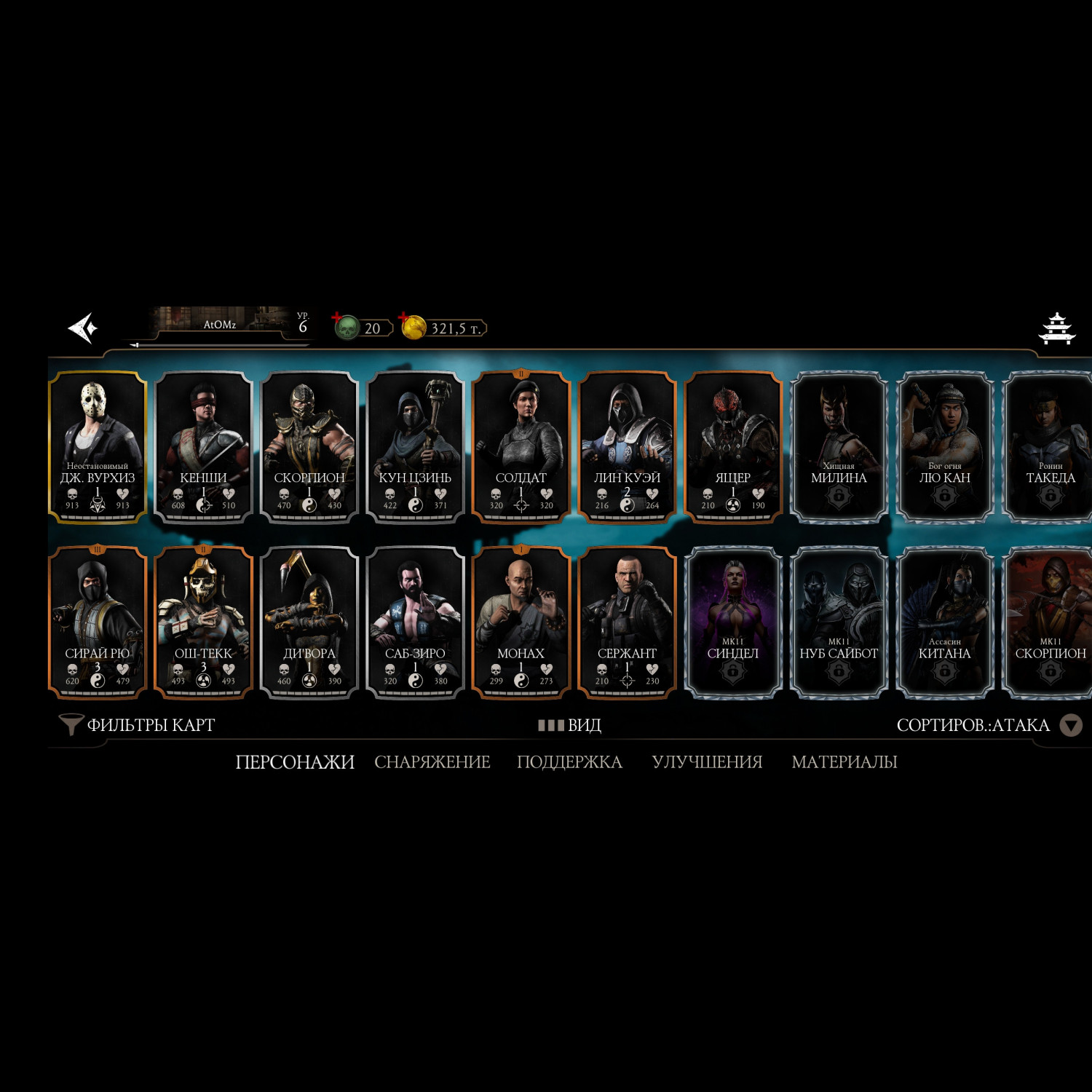Viewport: 1092px width, 1092px height.
Task: Switch to the Снаряжение tab
Action: [x=432, y=762]
